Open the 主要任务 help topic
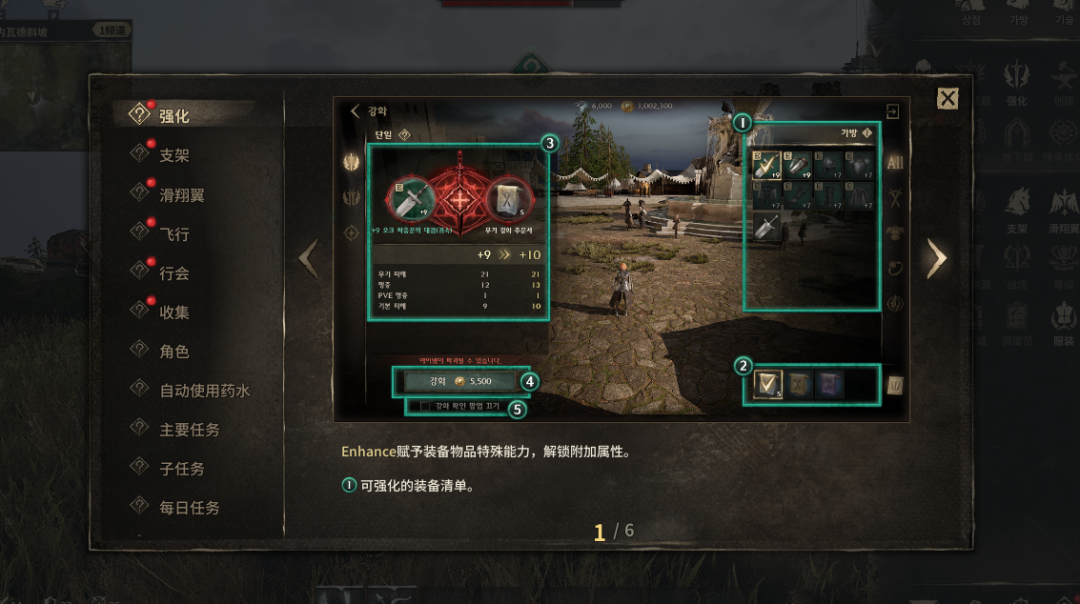This screenshot has height=604, width=1080. point(189,429)
